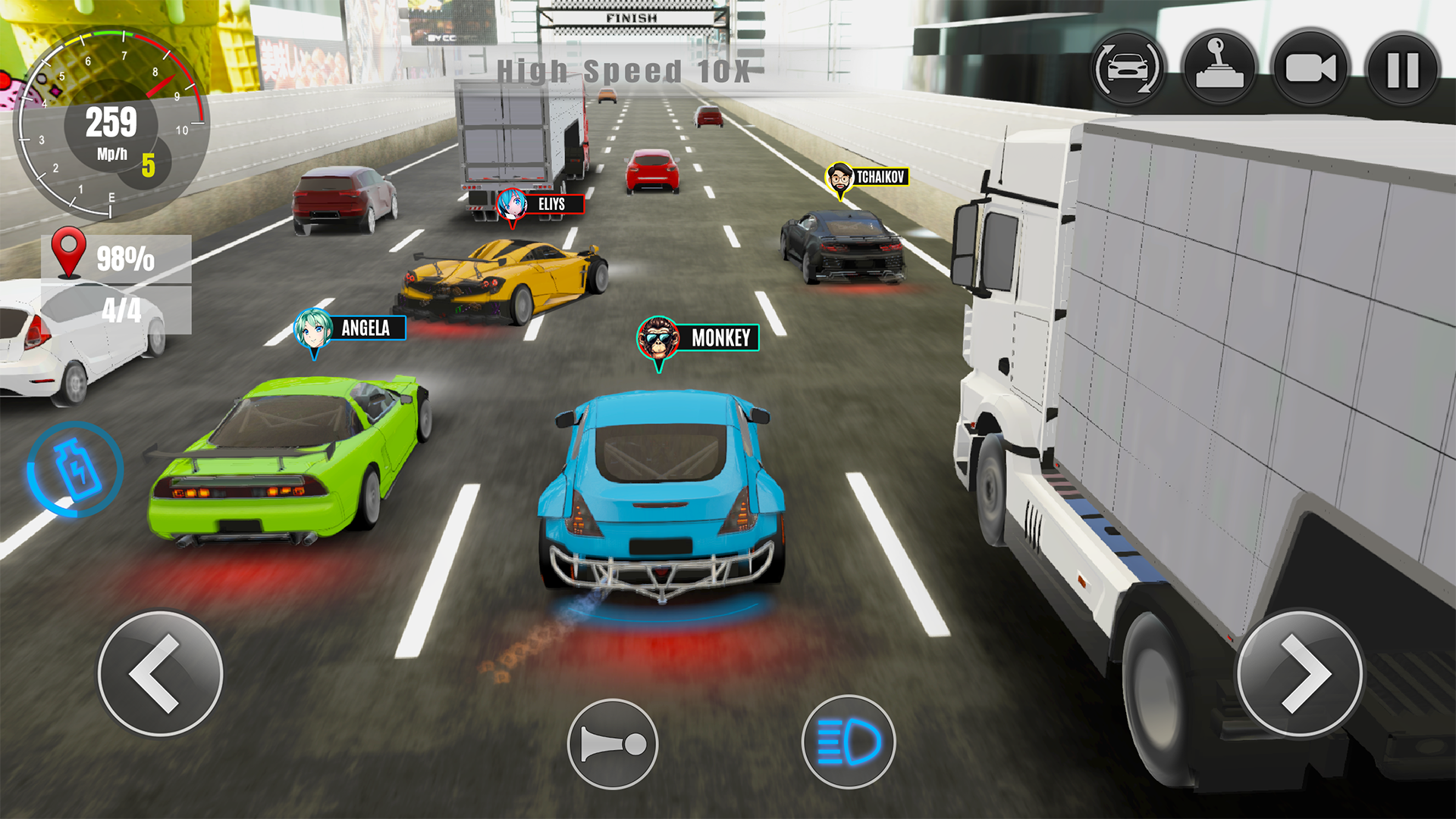Viewport: 1456px width, 819px height.
Task: Honk the horn
Action: [613, 743]
